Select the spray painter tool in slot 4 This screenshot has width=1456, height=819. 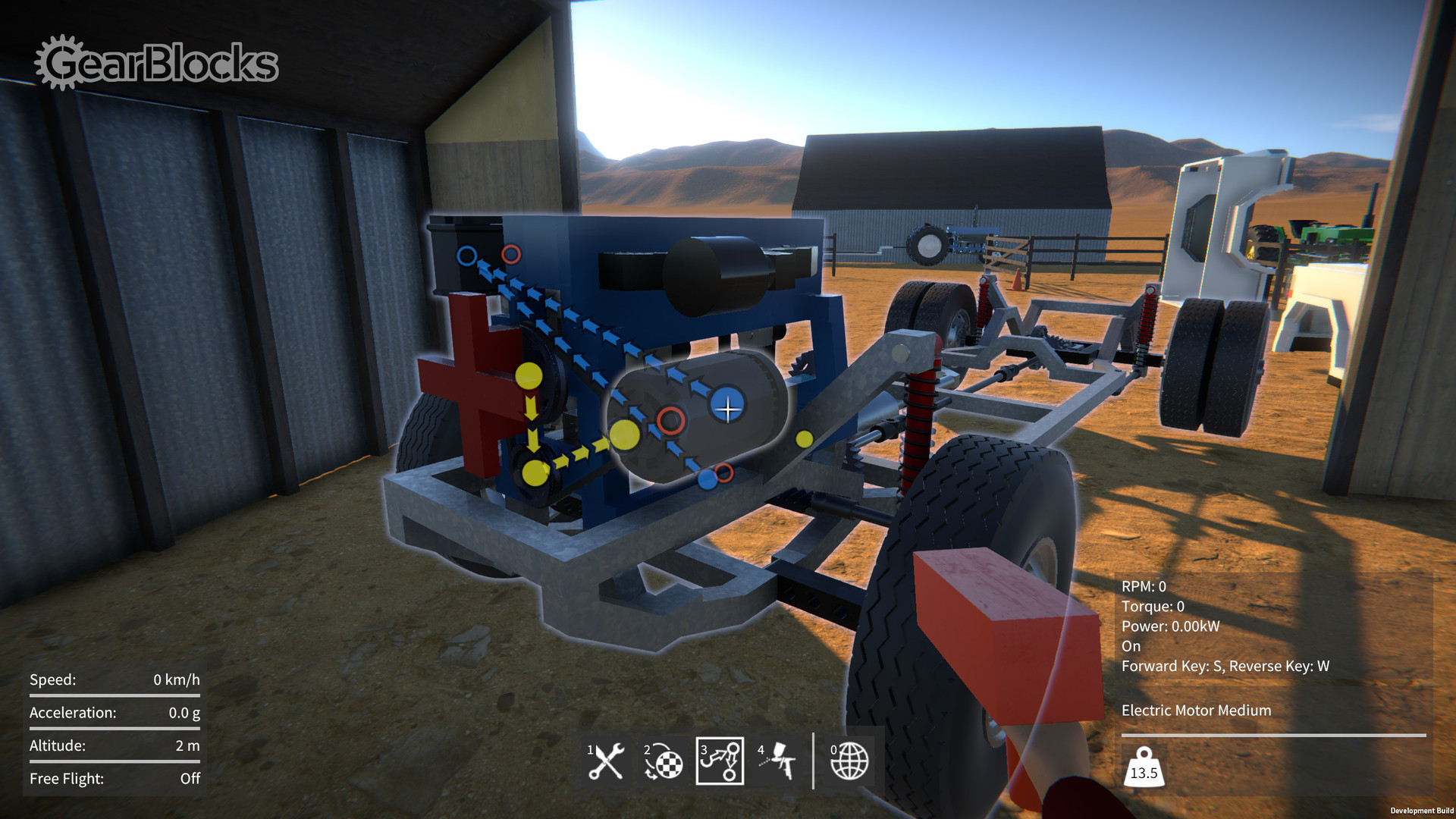tap(777, 762)
